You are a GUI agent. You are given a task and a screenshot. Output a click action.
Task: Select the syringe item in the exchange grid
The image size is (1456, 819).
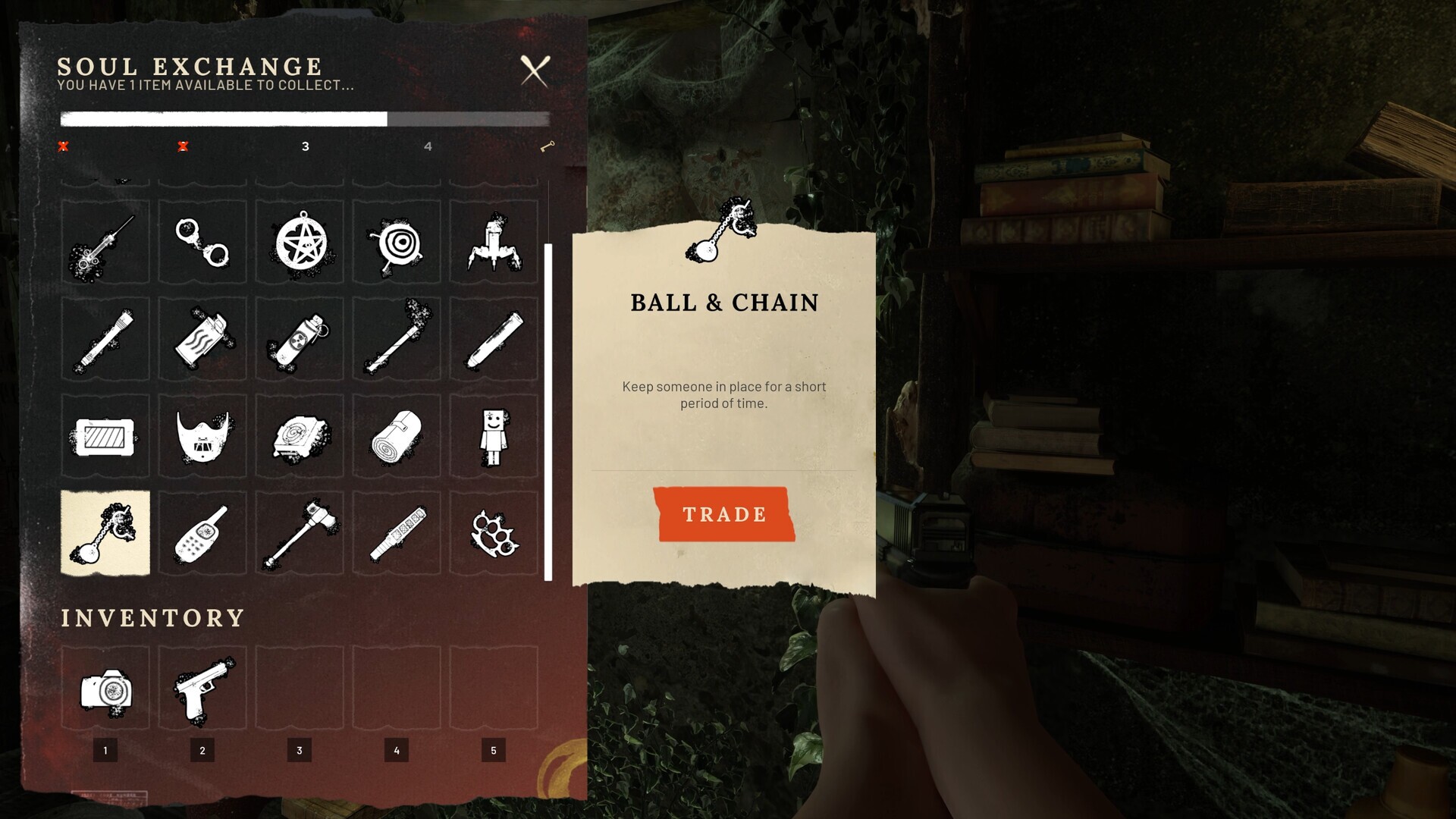point(105,243)
